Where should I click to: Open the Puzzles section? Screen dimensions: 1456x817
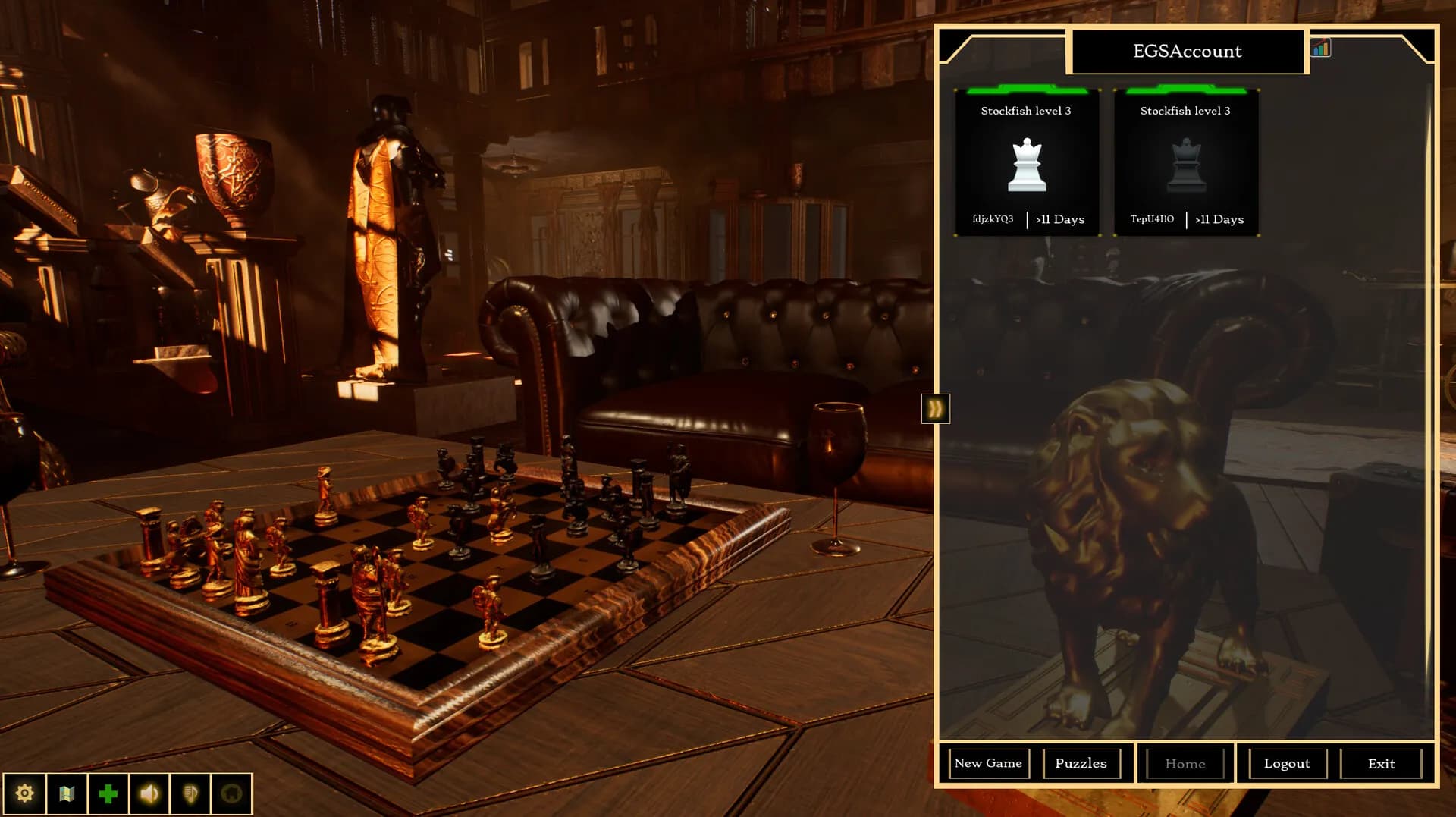pos(1081,763)
